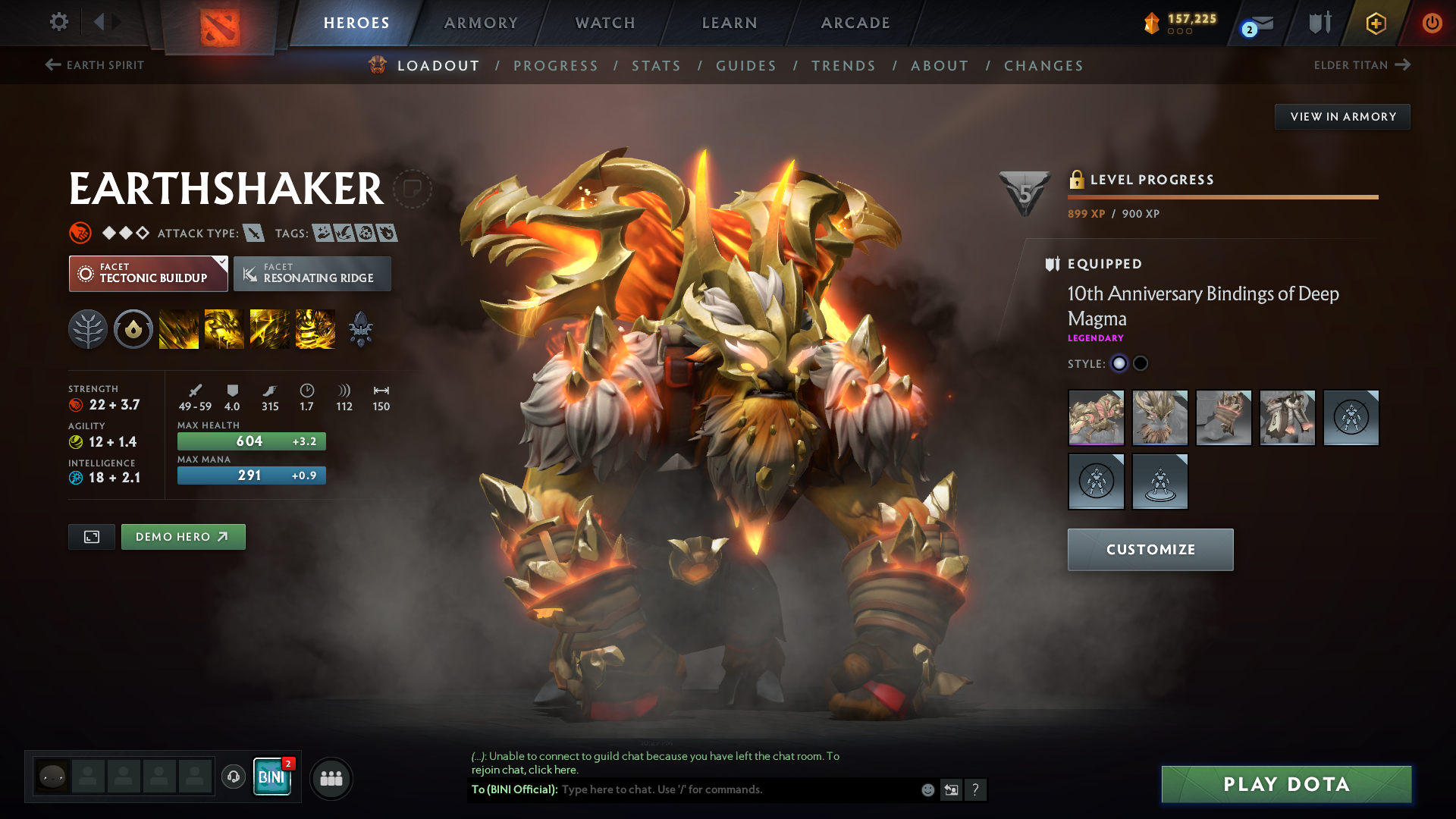Open the Arcade tab
This screenshot has width=1456, height=819.
(855, 23)
